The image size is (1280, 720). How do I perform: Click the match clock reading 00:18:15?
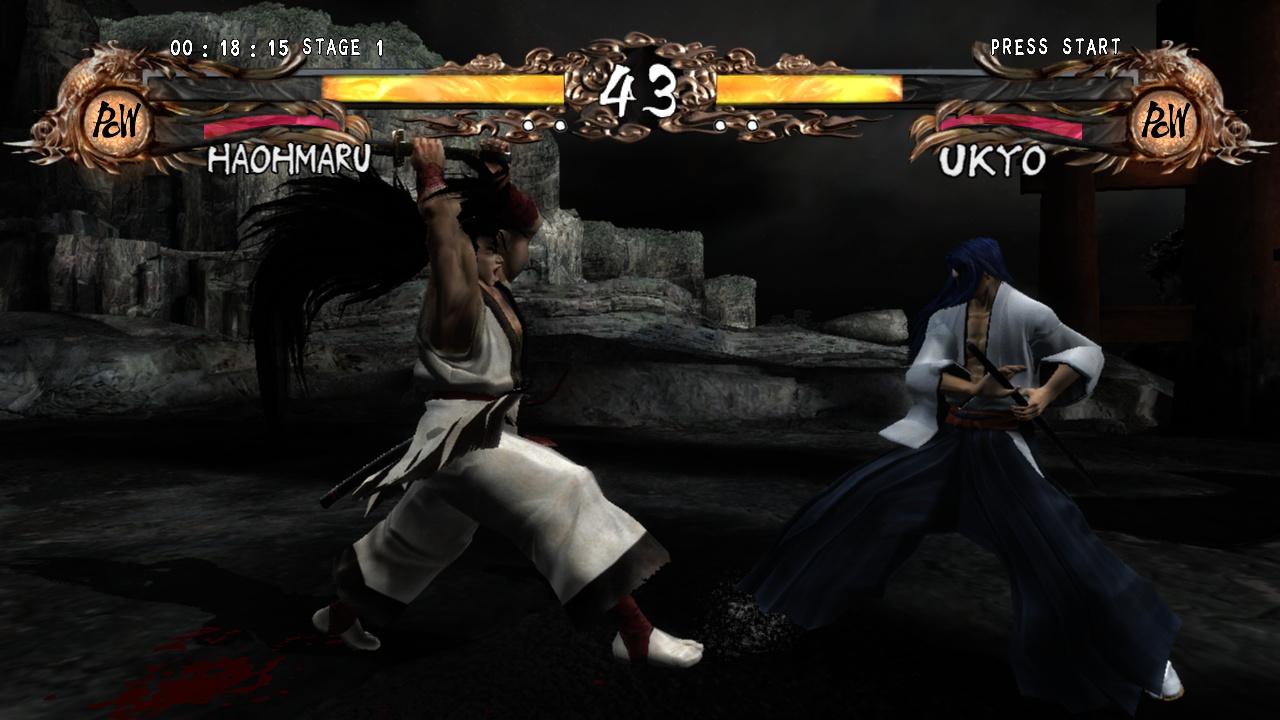[x=229, y=46]
